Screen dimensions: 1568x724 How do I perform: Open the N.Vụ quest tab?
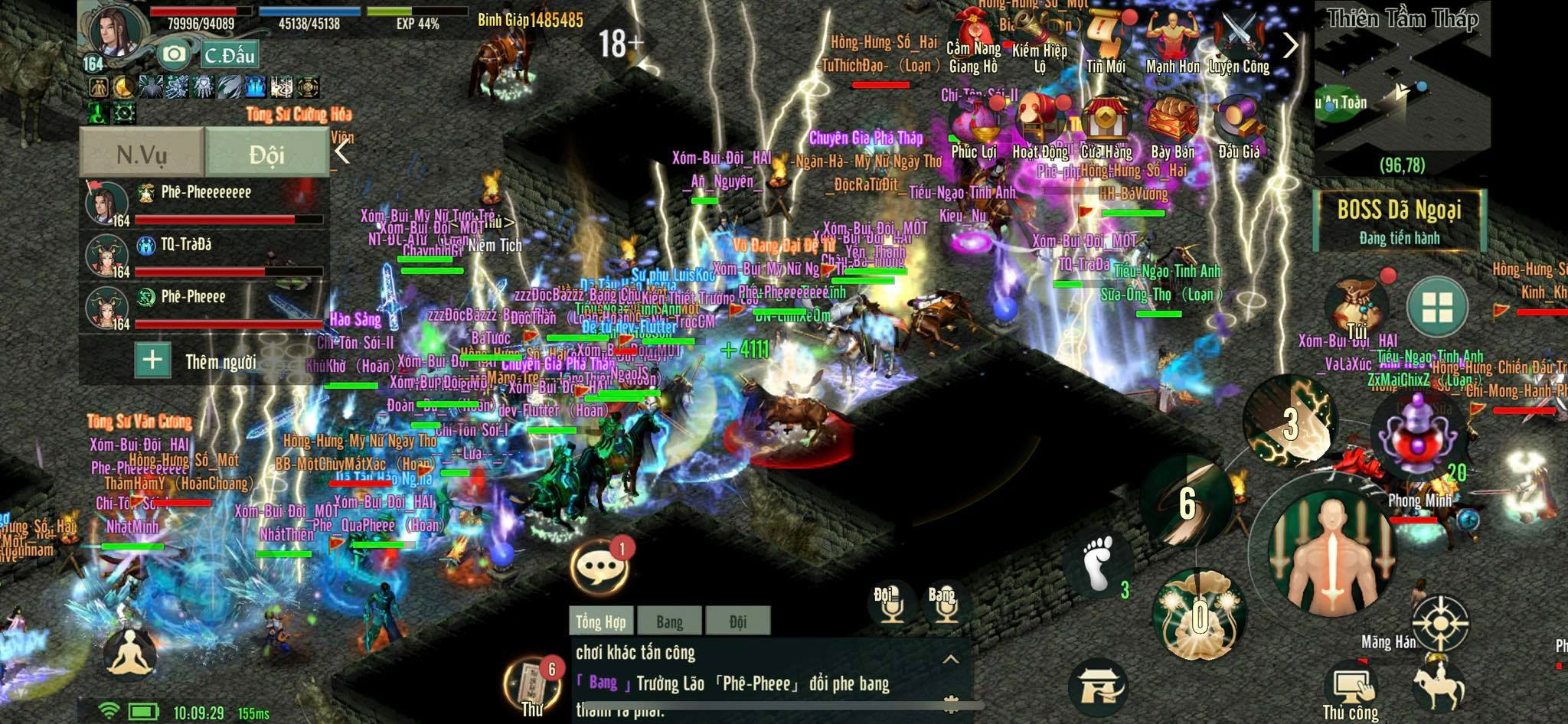click(142, 154)
